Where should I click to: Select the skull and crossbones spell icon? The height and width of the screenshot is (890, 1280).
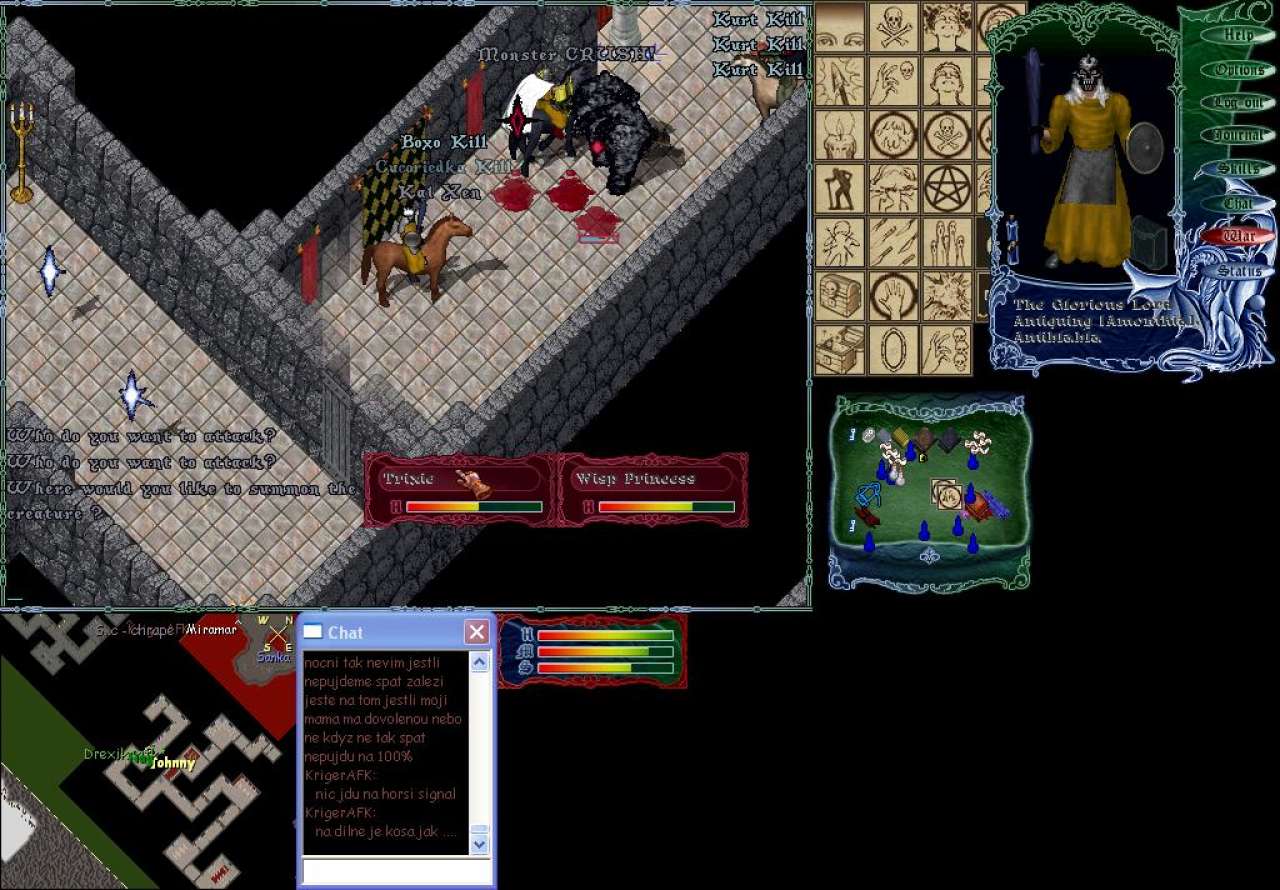[x=893, y=26]
